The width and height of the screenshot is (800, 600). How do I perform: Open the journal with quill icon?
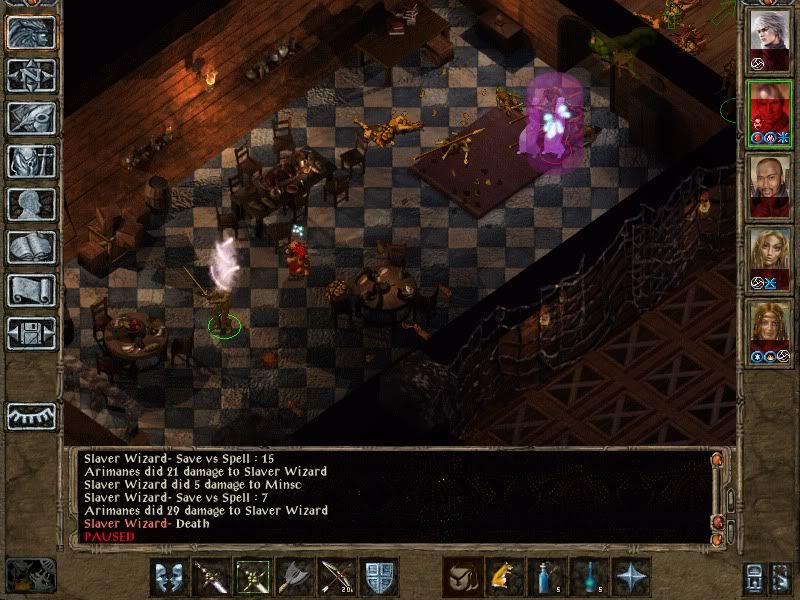[x=31, y=118]
